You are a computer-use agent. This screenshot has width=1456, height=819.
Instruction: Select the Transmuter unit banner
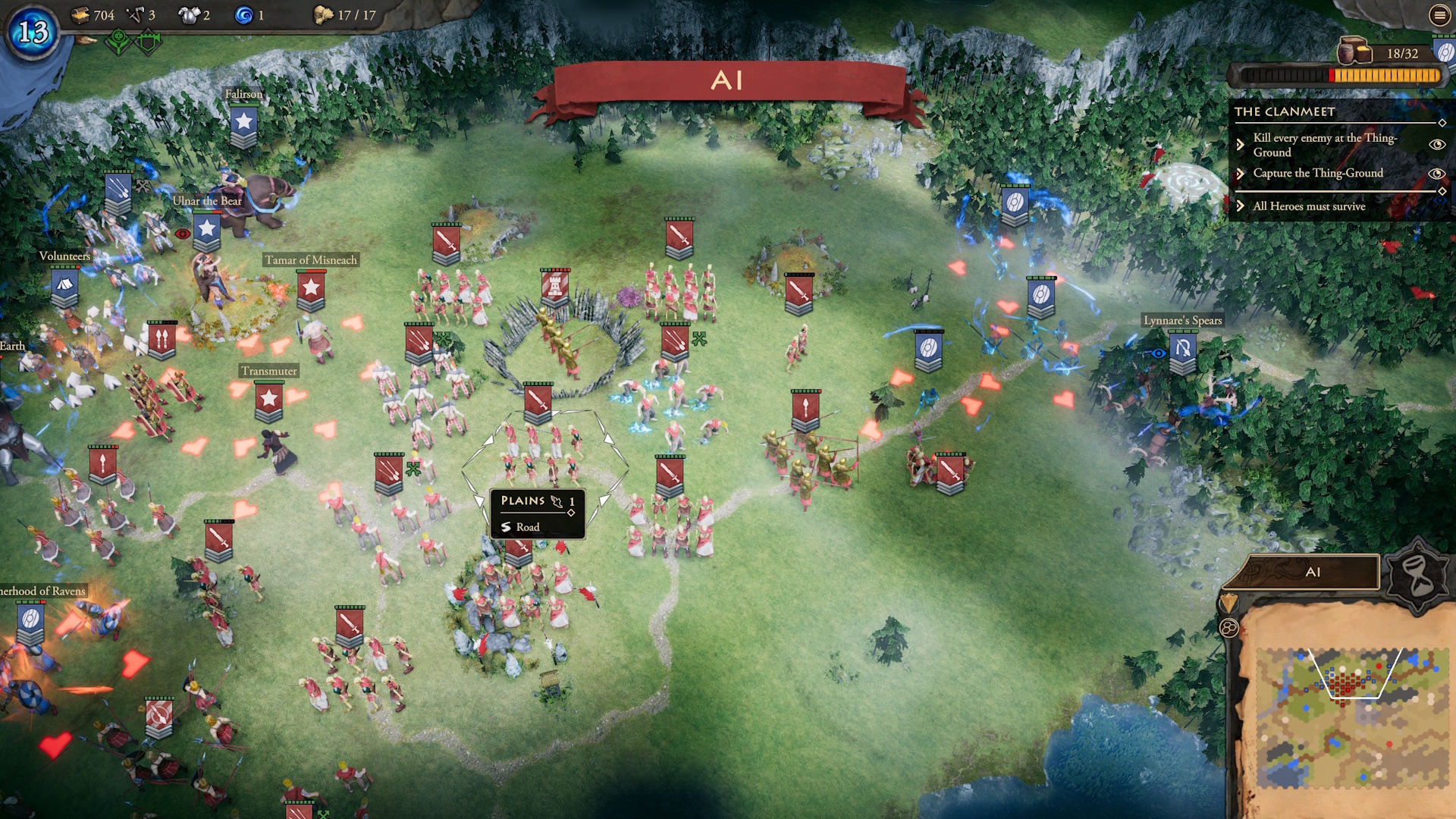pyautogui.click(x=268, y=400)
